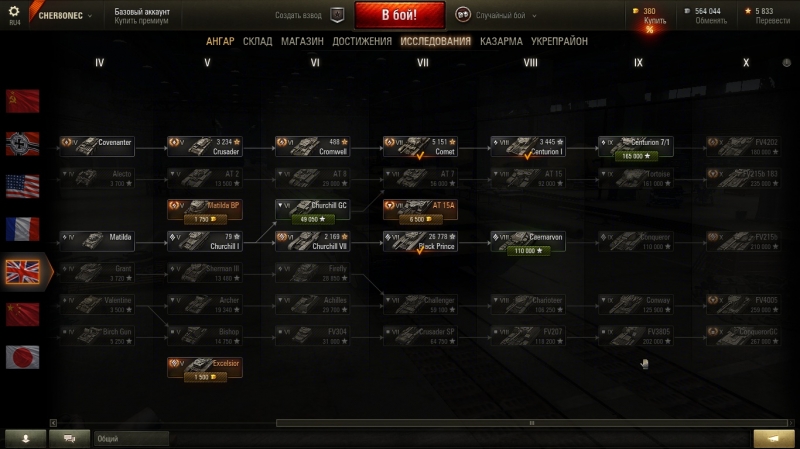
Task: Open the settings gear menu
Action: pyautogui.click(x=14, y=11)
